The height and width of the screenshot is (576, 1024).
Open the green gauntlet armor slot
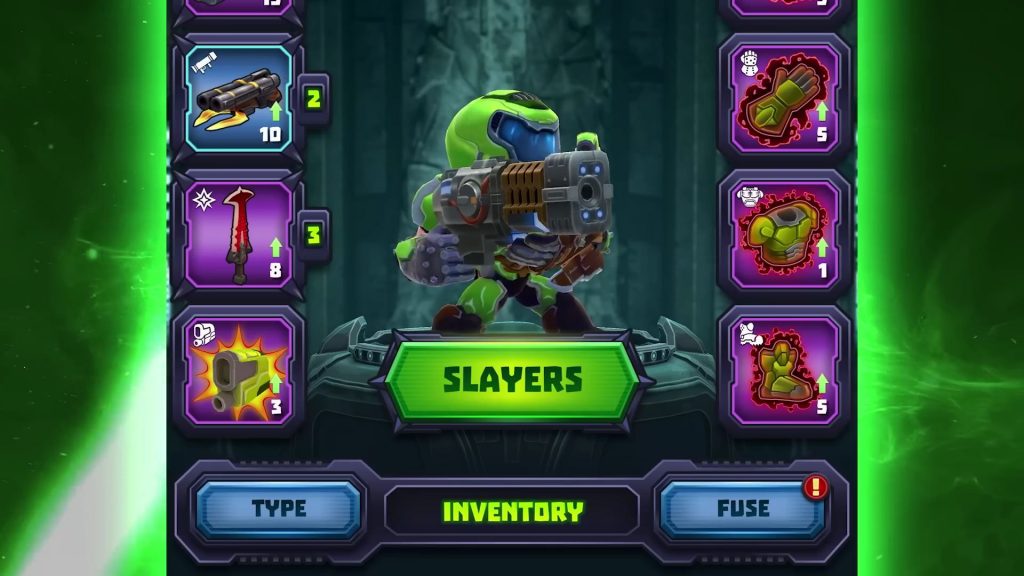point(785,98)
